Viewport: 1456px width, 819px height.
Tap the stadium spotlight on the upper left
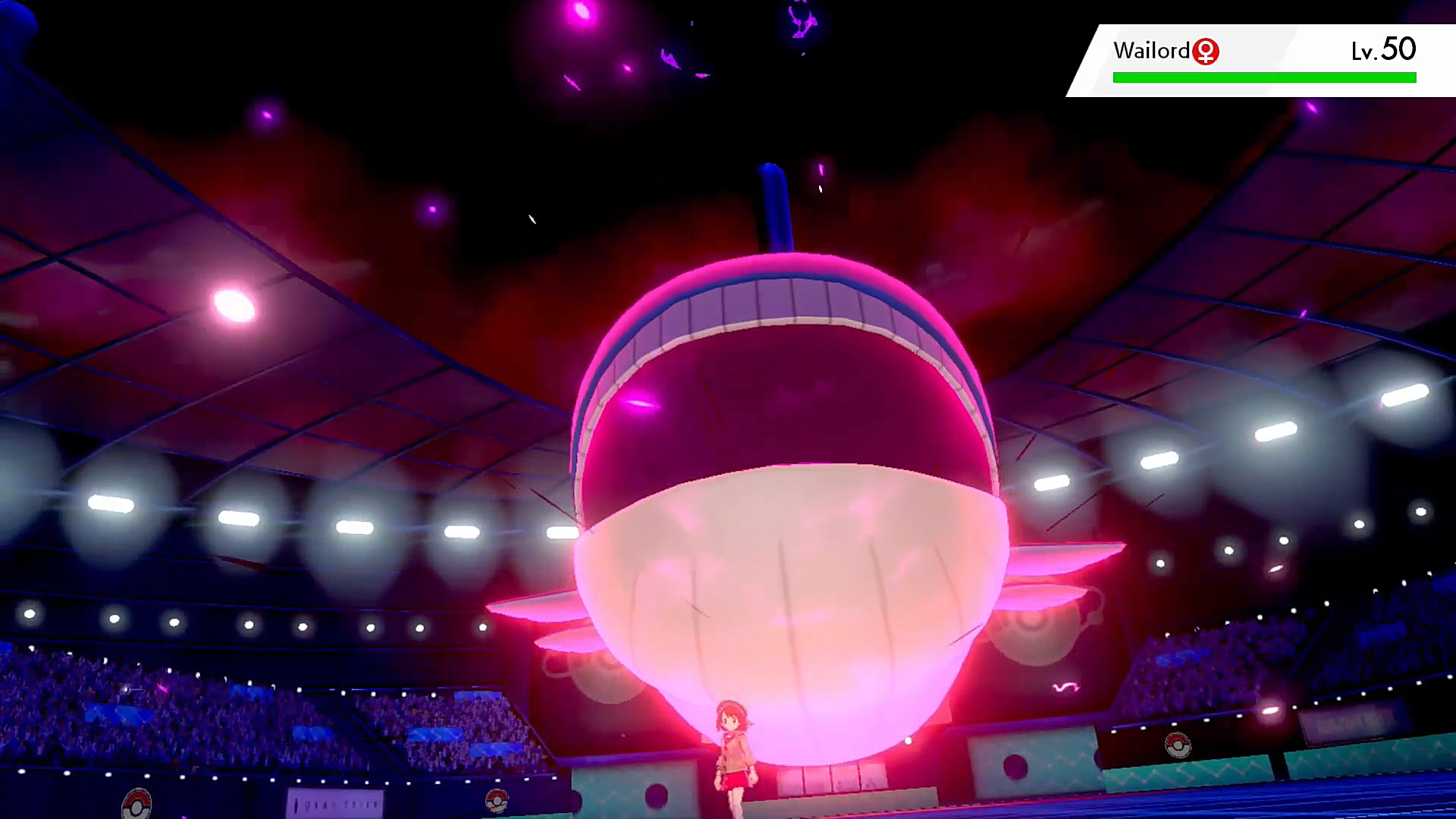tap(232, 304)
